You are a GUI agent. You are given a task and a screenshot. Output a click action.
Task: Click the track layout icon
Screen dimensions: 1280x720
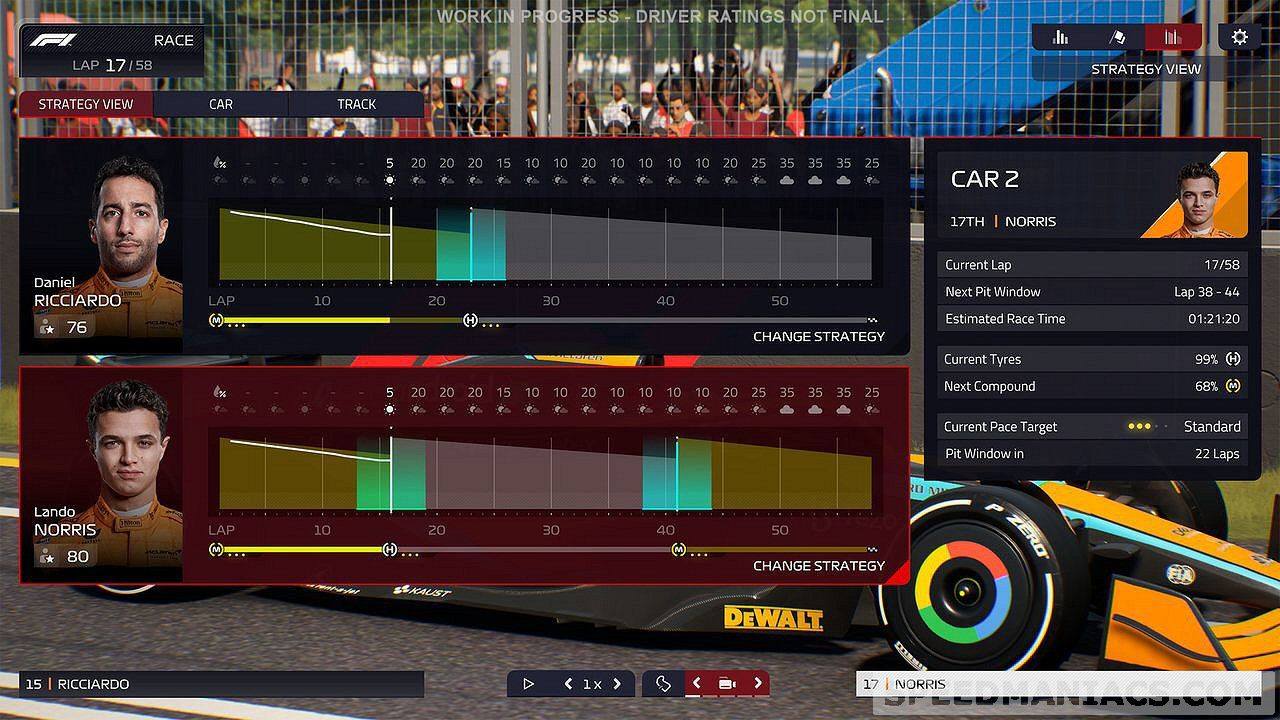[x=663, y=684]
